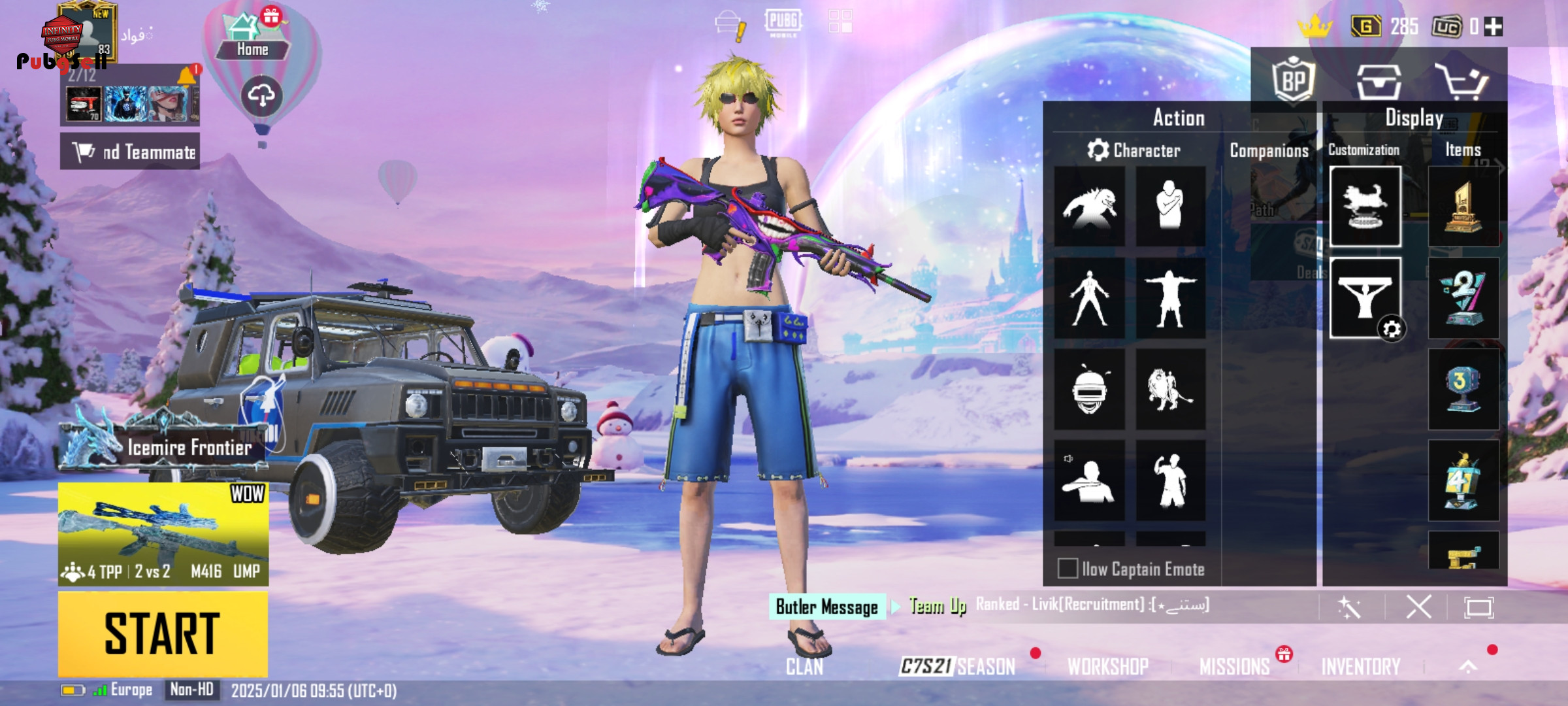This screenshot has width=1568, height=706.
Task: Open the MISSIONS menu
Action: (x=1234, y=666)
